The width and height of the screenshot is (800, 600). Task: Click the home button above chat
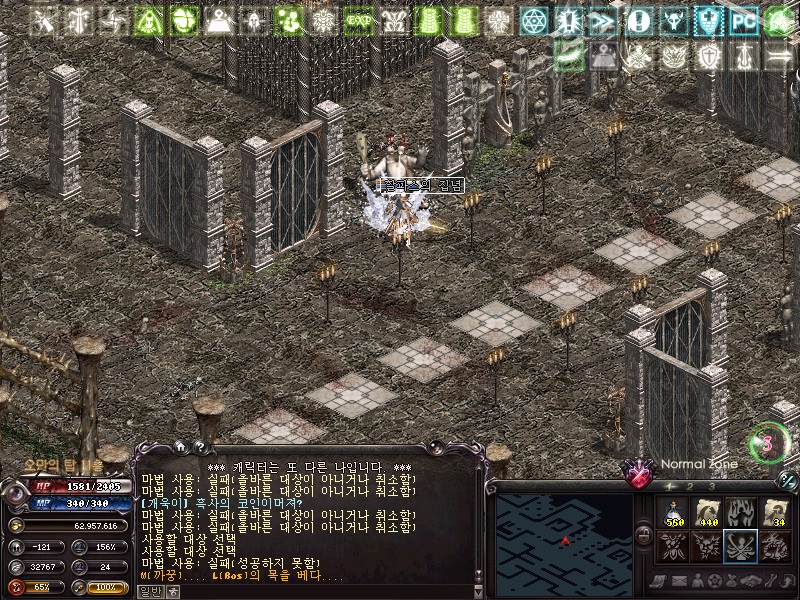click(181, 447)
